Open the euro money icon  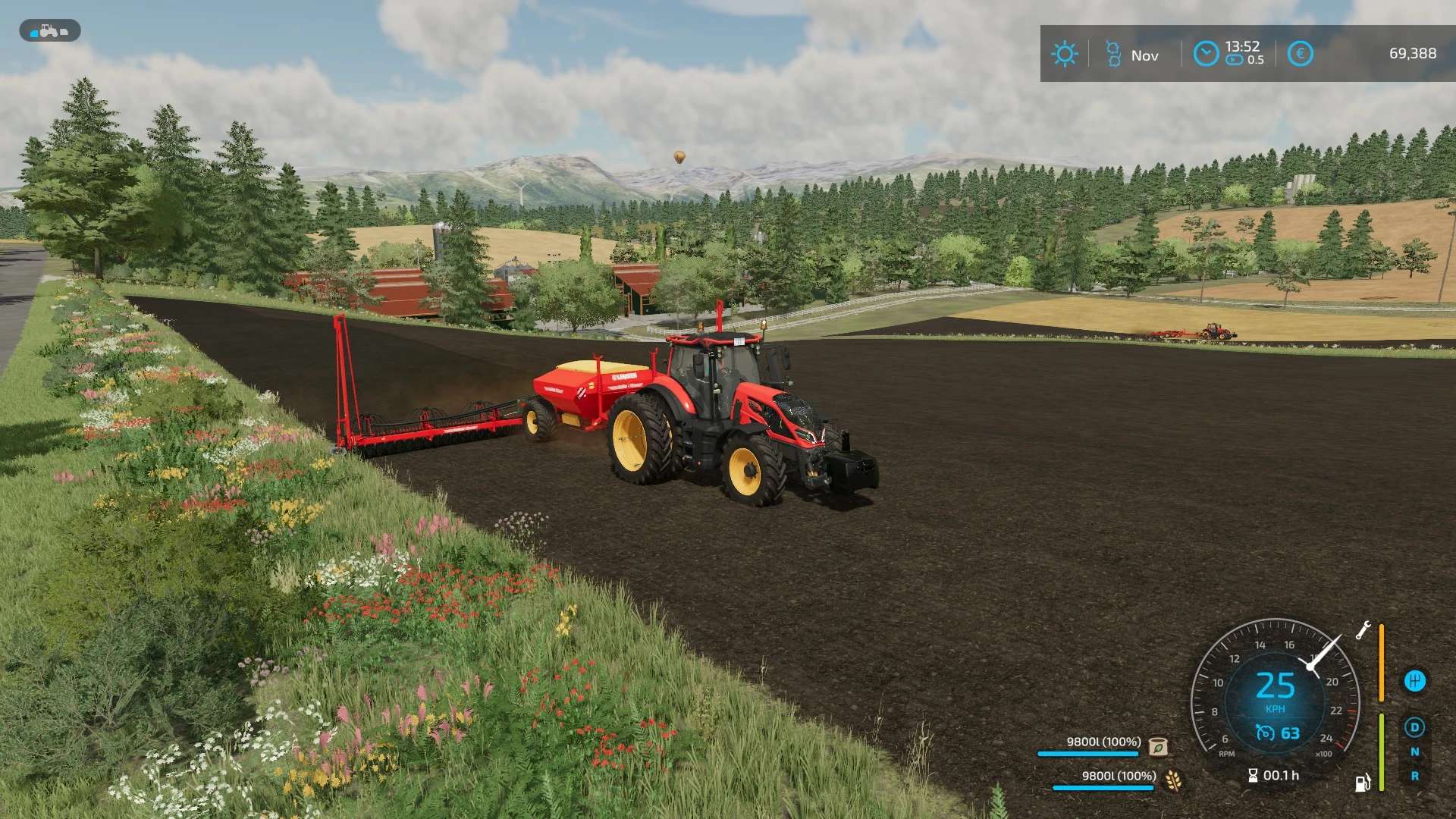[x=1300, y=54]
